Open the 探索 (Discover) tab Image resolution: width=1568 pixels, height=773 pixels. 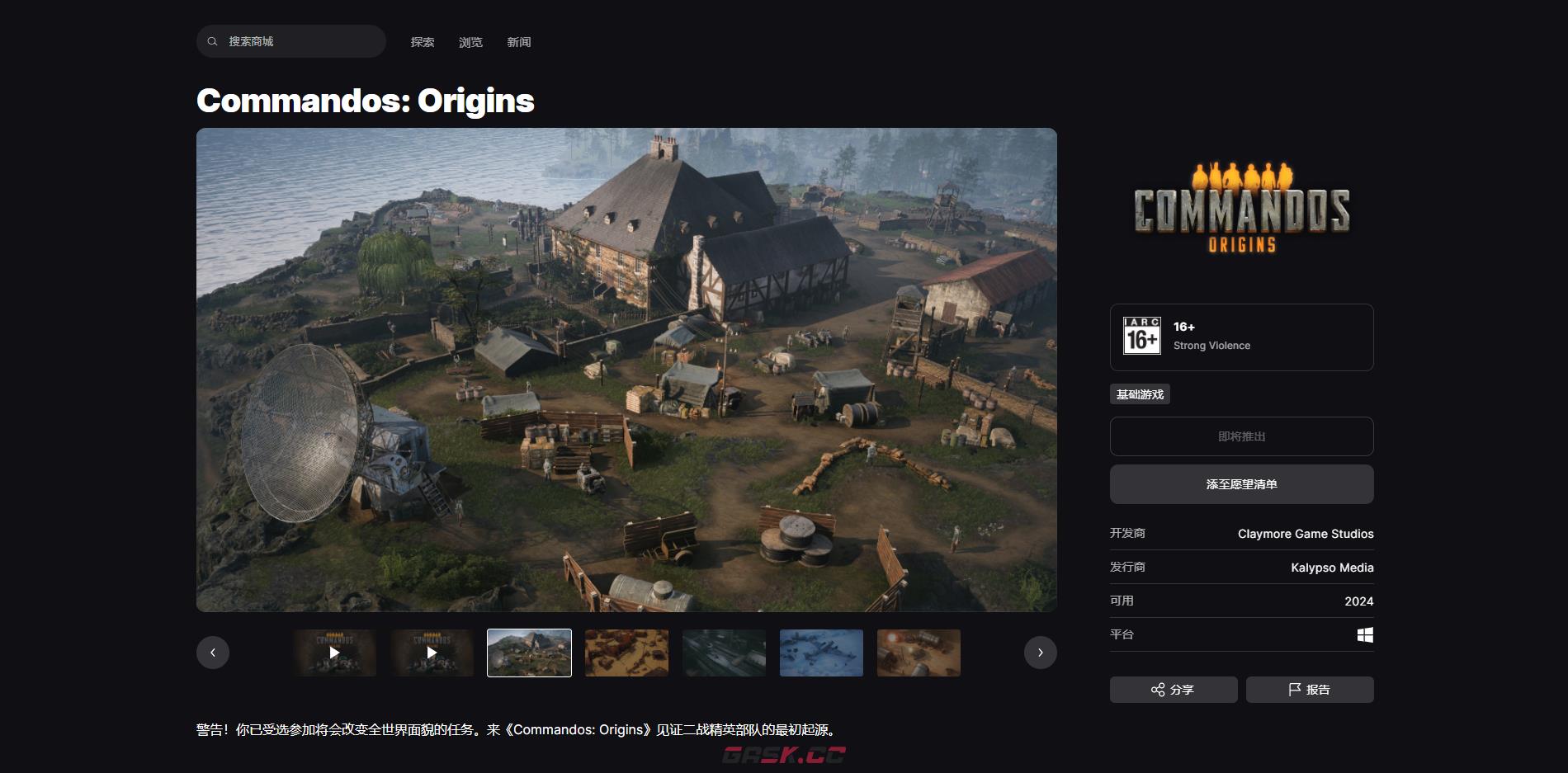click(423, 42)
